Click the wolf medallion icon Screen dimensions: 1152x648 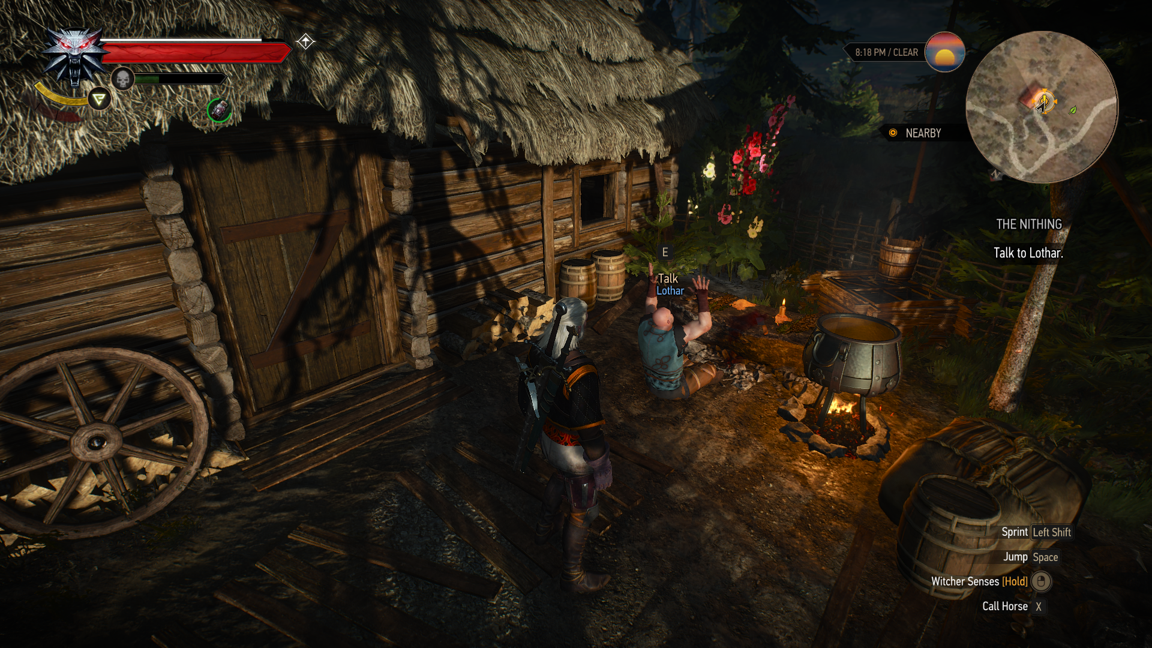coord(73,55)
